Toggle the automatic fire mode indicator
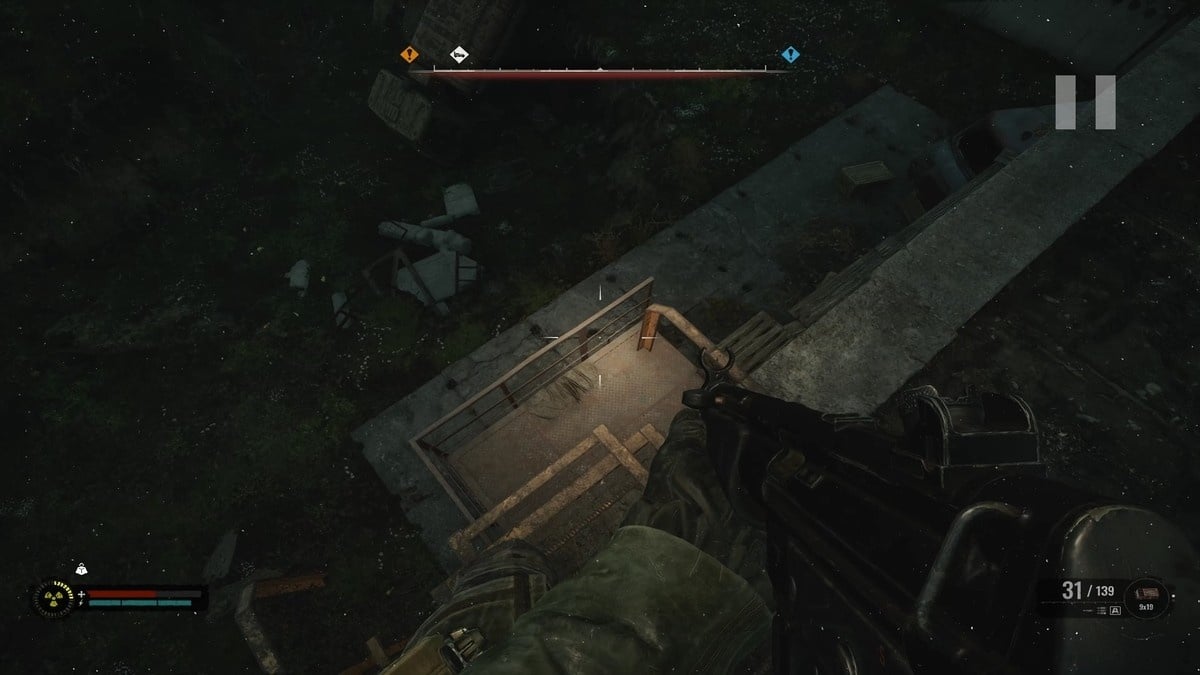Image resolution: width=1200 pixels, height=675 pixels. (1114, 610)
